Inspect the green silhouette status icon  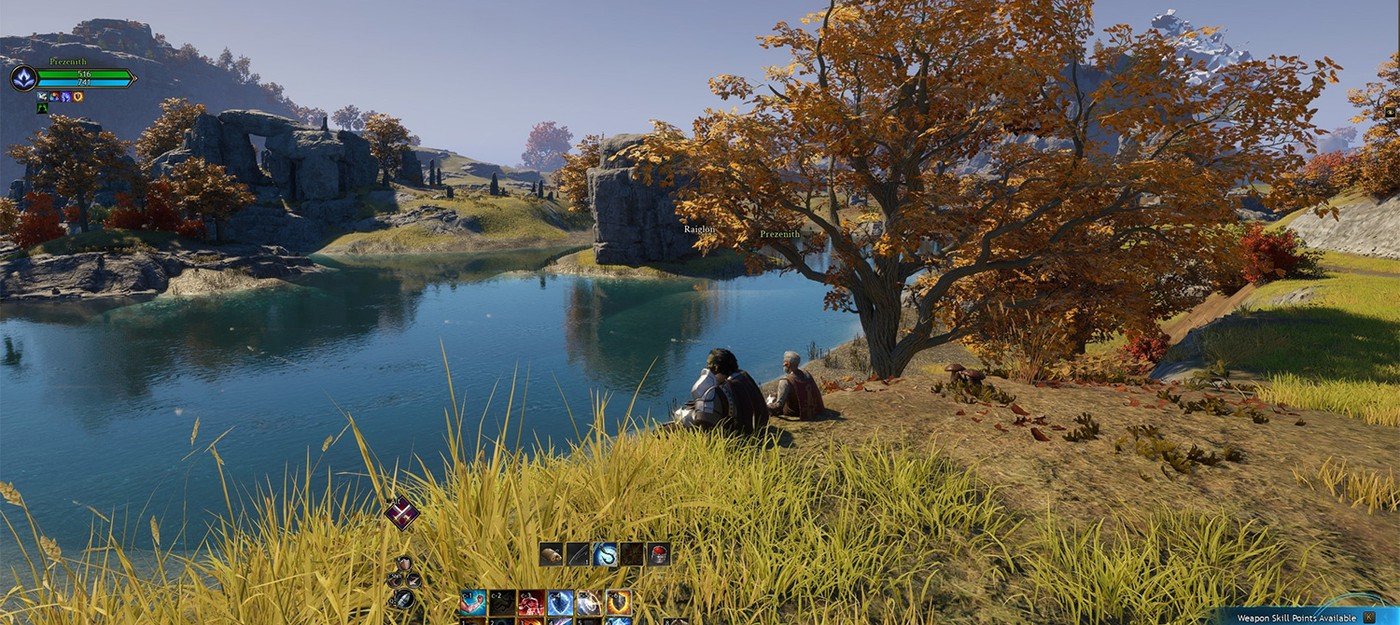42,108
